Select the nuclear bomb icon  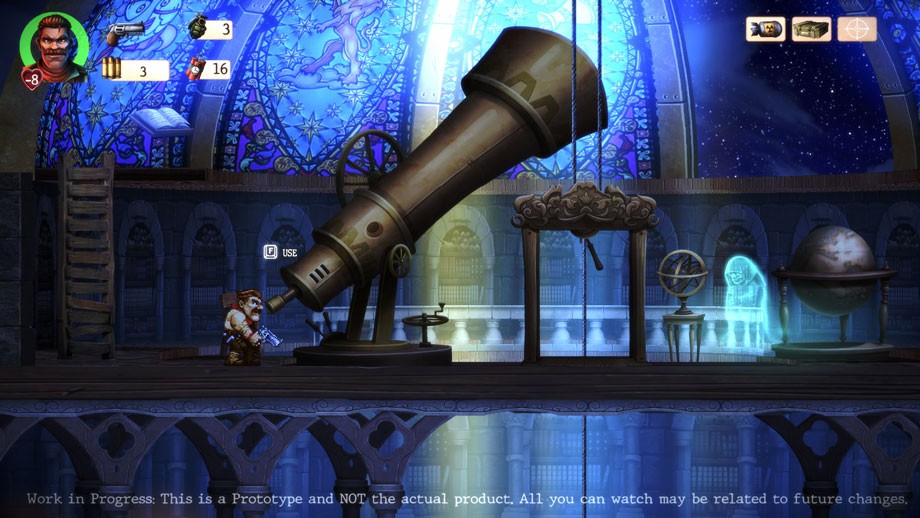[x=765, y=29]
